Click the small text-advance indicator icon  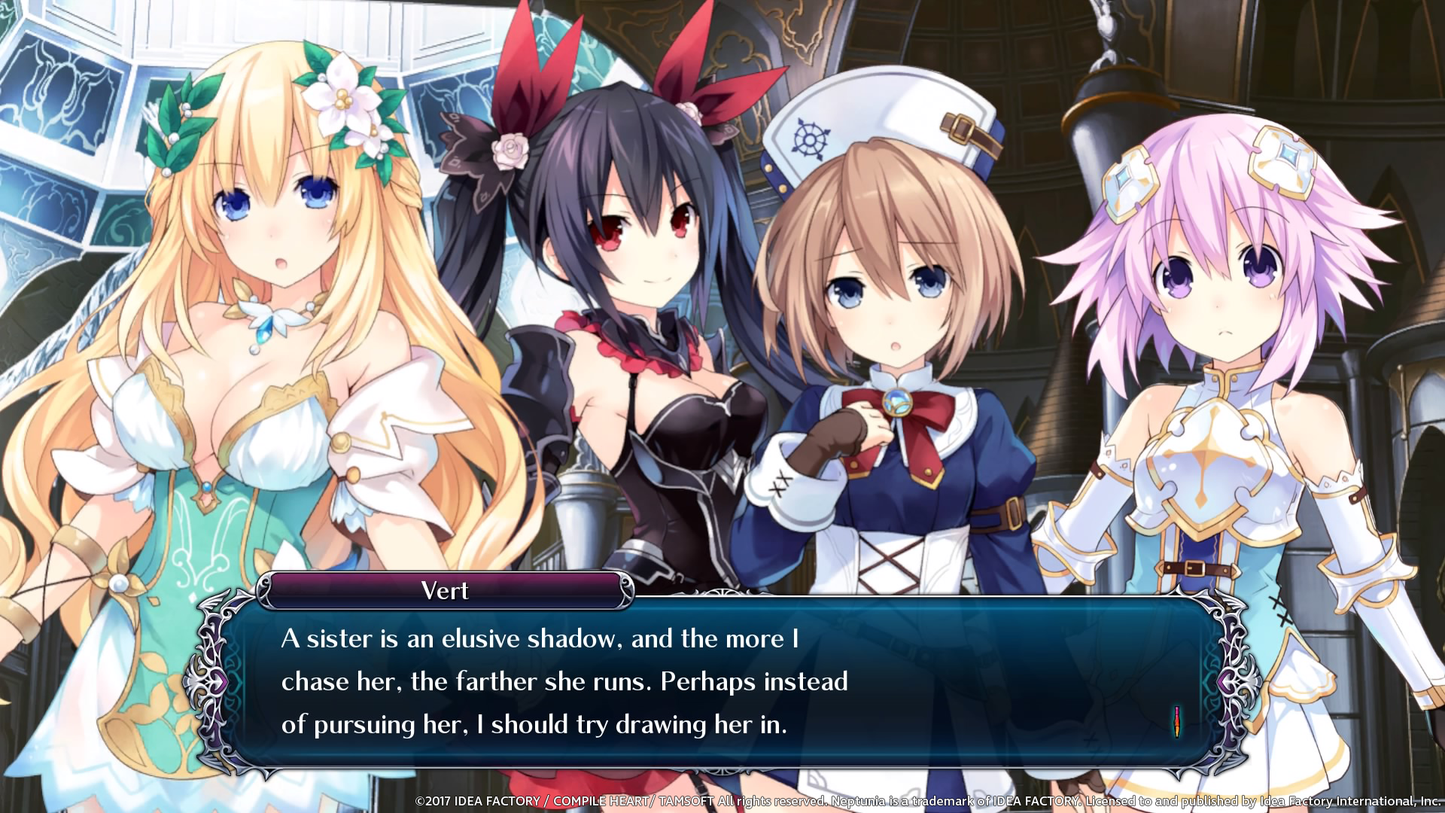tap(1177, 721)
